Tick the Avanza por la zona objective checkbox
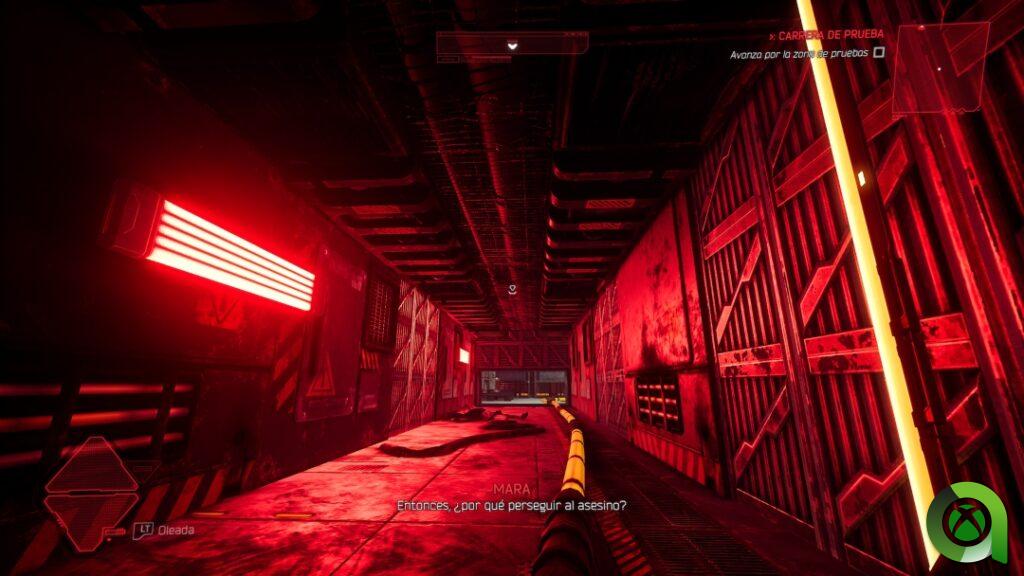The image size is (1024, 576). [879, 52]
